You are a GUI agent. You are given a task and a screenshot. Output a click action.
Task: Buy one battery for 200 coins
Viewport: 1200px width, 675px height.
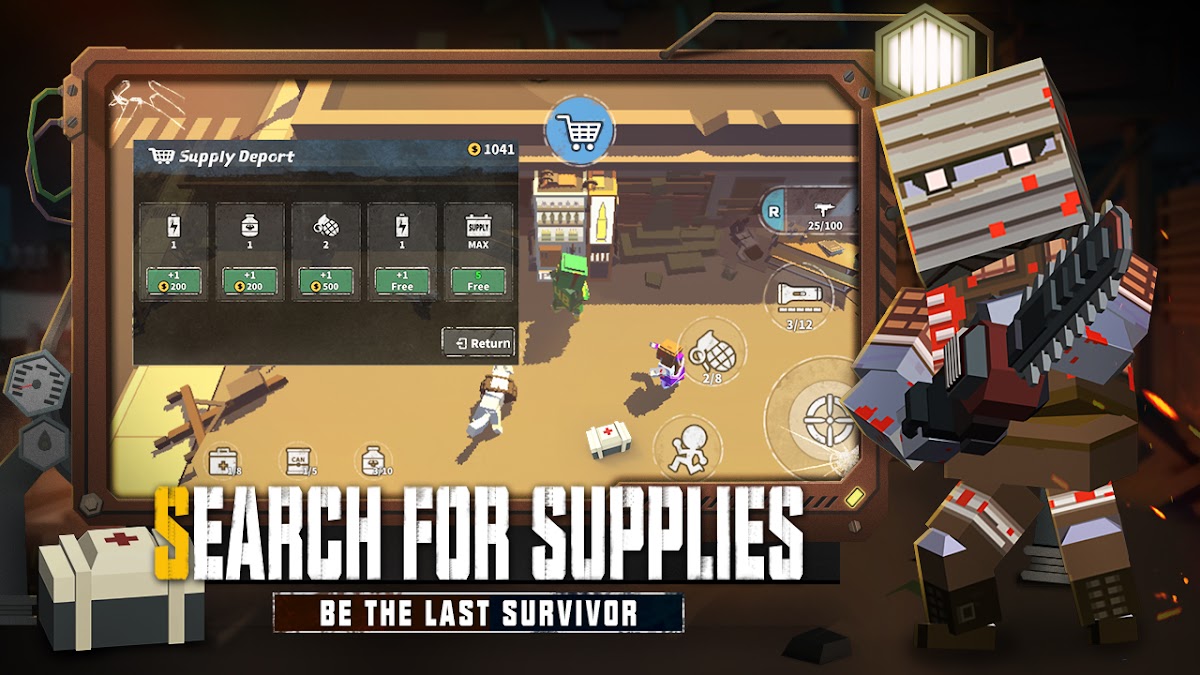tap(173, 281)
